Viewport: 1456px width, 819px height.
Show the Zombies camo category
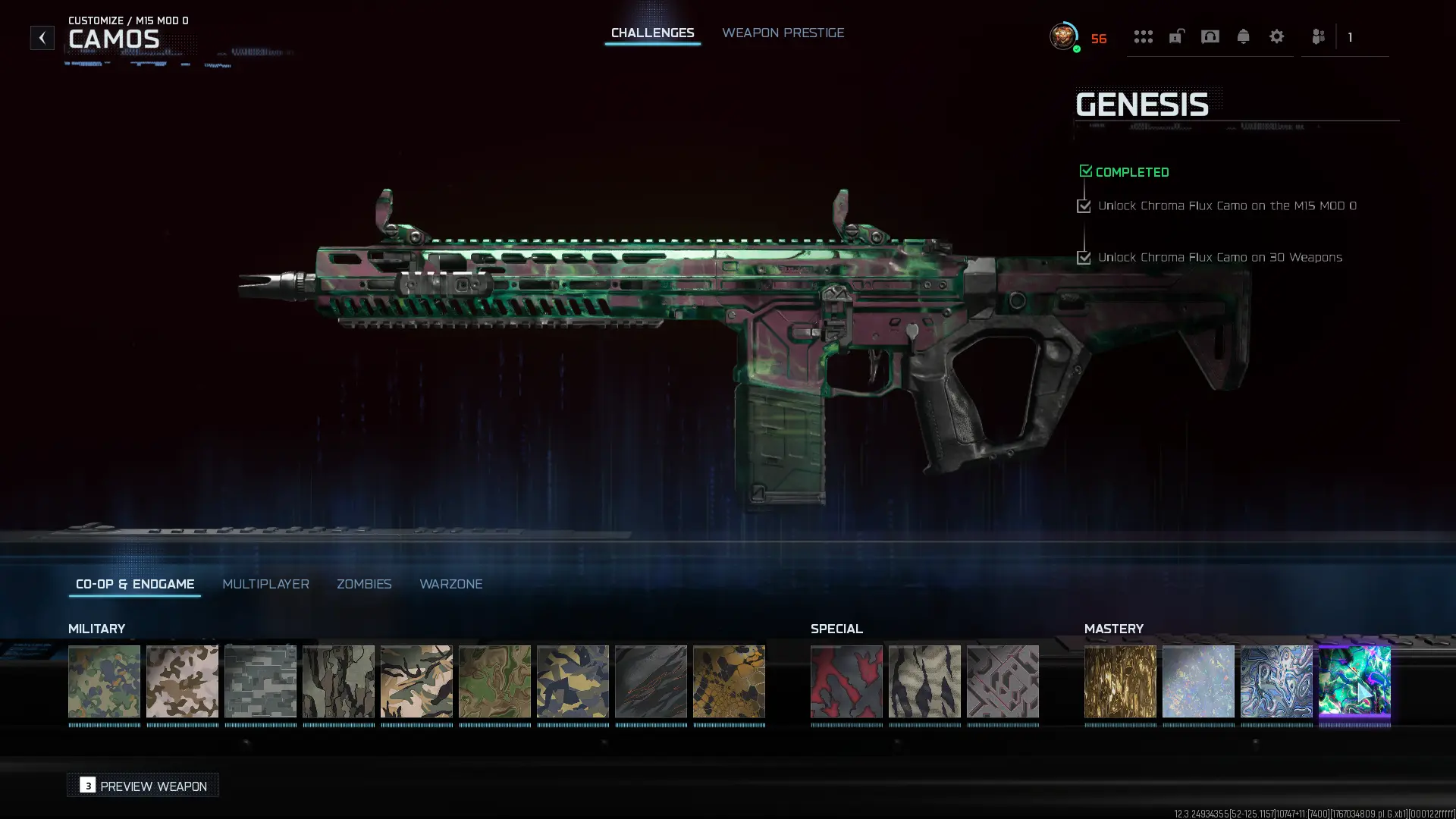tap(364, 584)
